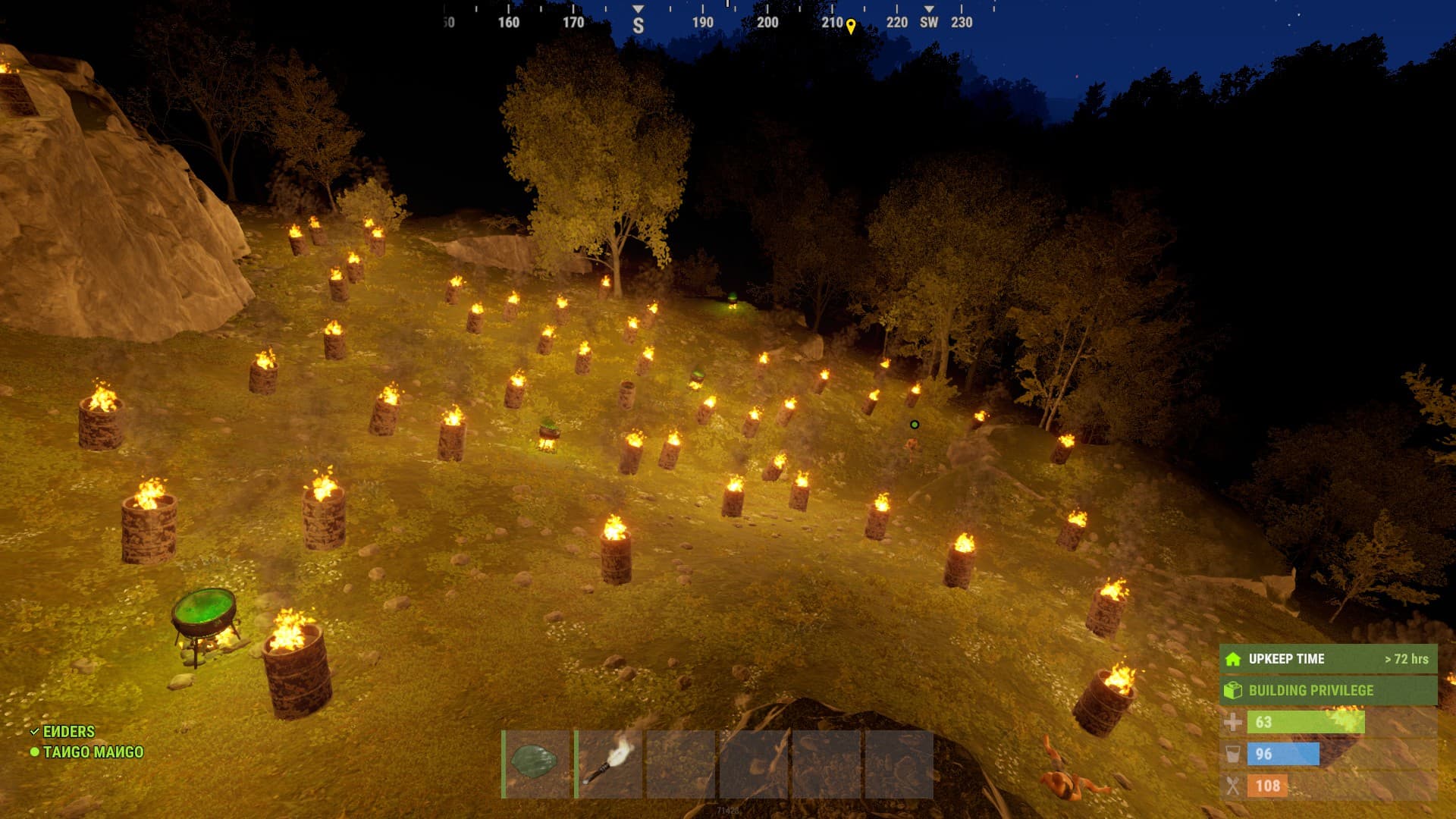Click the yellow map marker on compass
Image resolution: width=1456 pixels, height=819 pixels.
[851, 27]
